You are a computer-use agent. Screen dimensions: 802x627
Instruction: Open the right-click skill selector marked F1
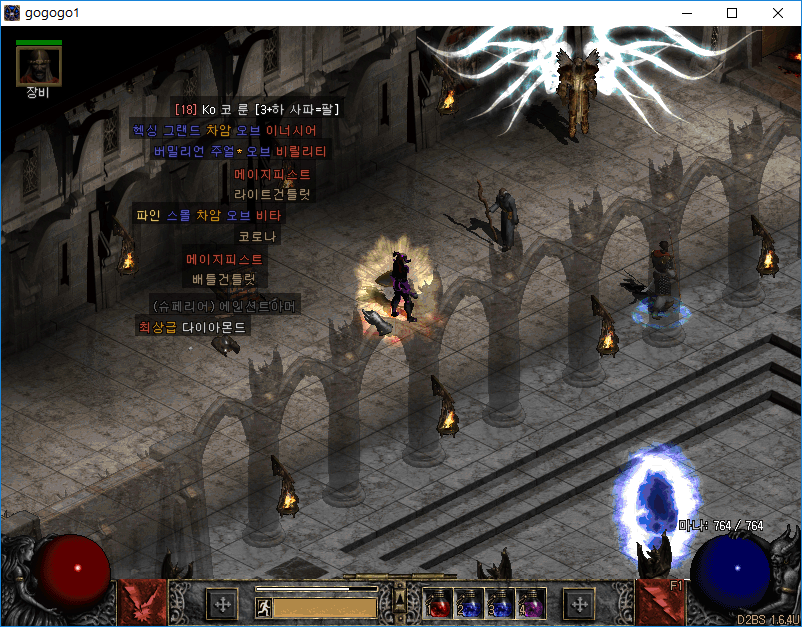[662, 602]
